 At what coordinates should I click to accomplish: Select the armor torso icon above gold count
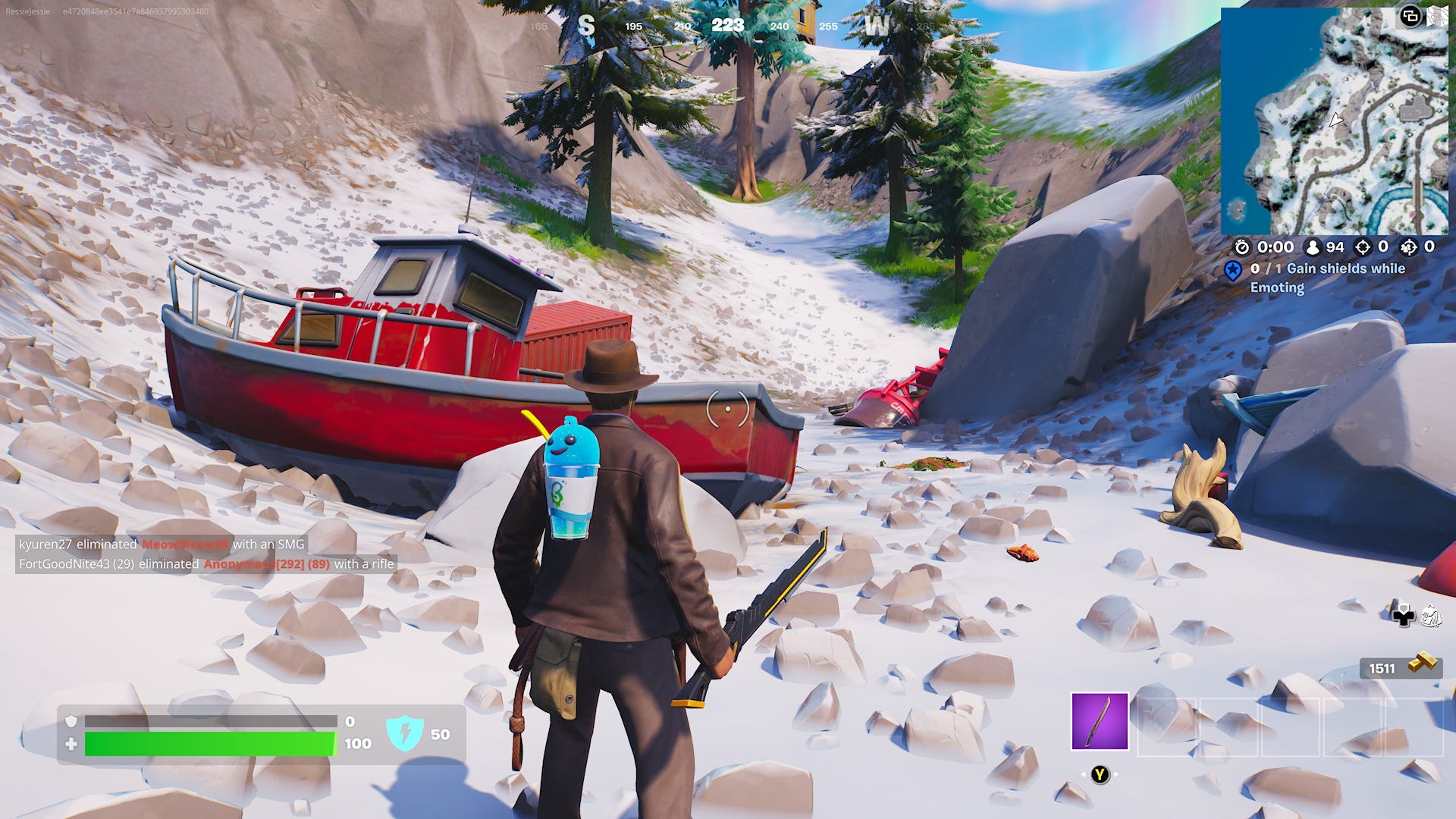[1404, 616]
